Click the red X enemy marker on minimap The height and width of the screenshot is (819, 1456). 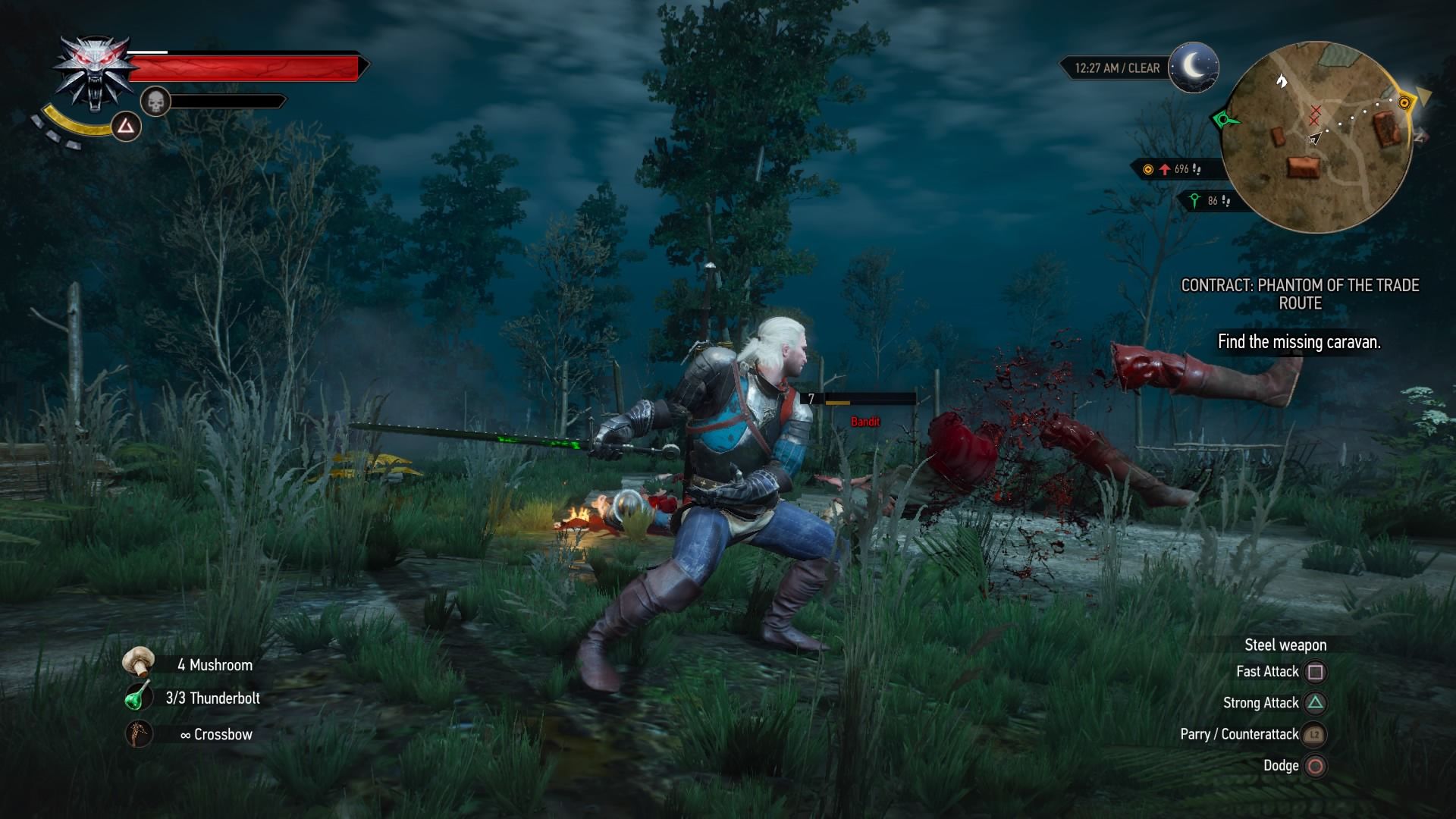1314,115
